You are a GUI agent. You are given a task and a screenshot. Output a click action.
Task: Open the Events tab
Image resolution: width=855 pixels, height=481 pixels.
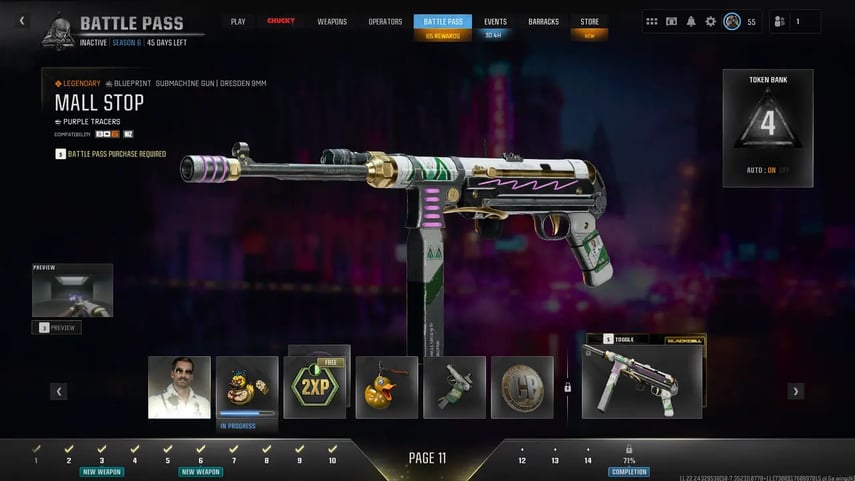[x=495, y=21]
